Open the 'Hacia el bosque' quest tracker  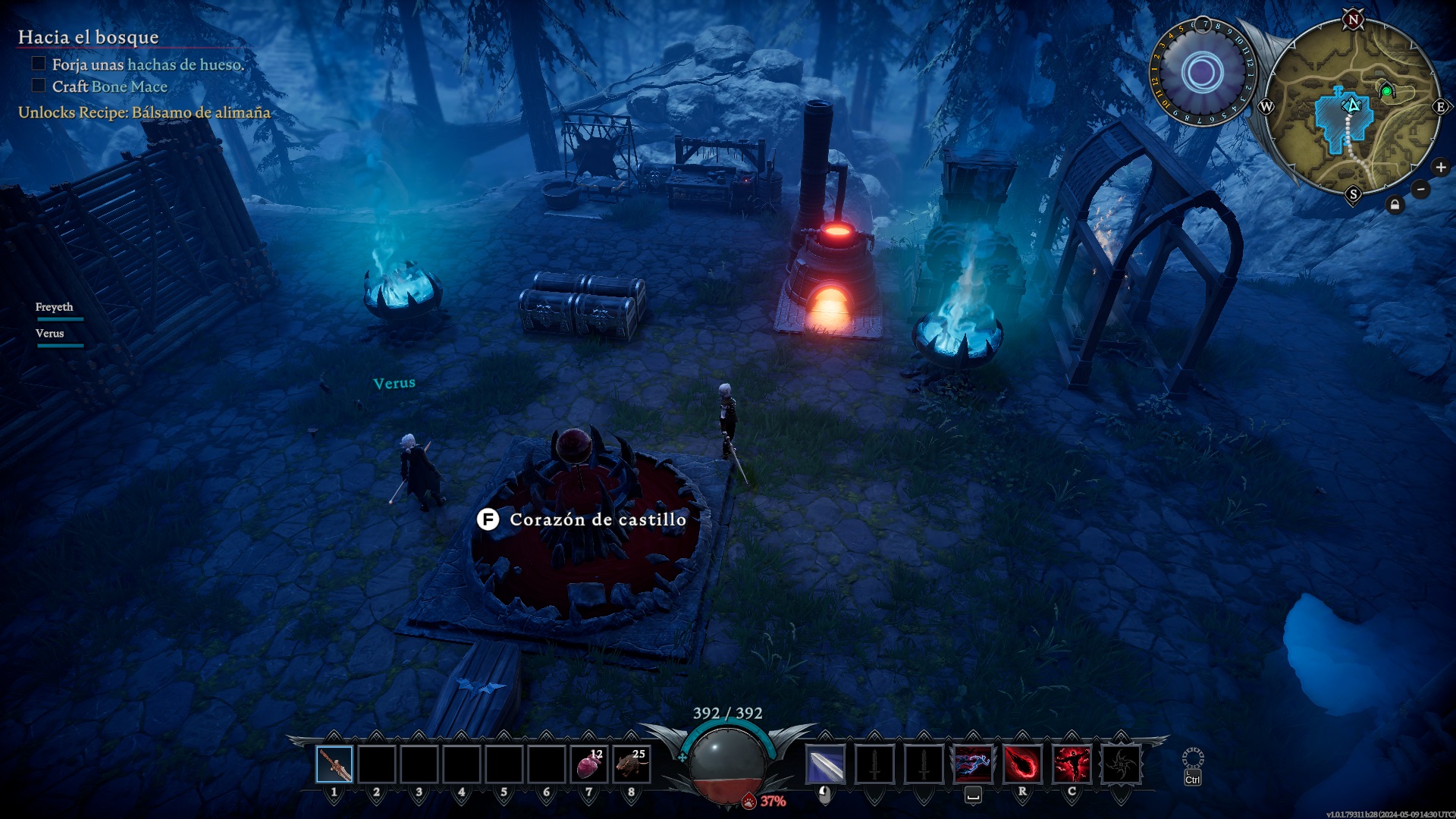[88, 37]
